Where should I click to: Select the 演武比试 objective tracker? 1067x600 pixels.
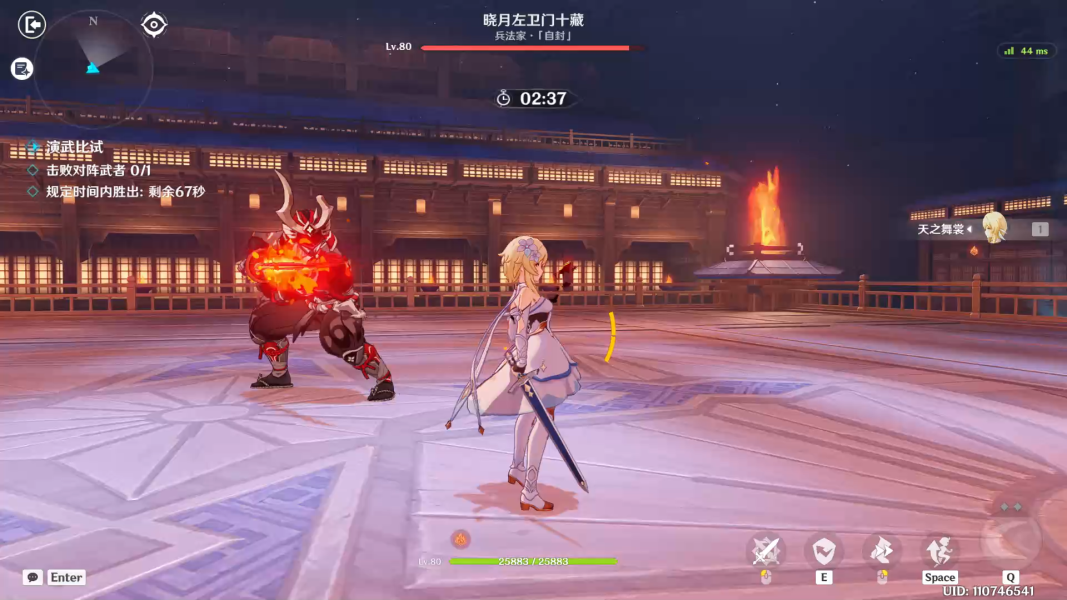(x=75, y=148)
